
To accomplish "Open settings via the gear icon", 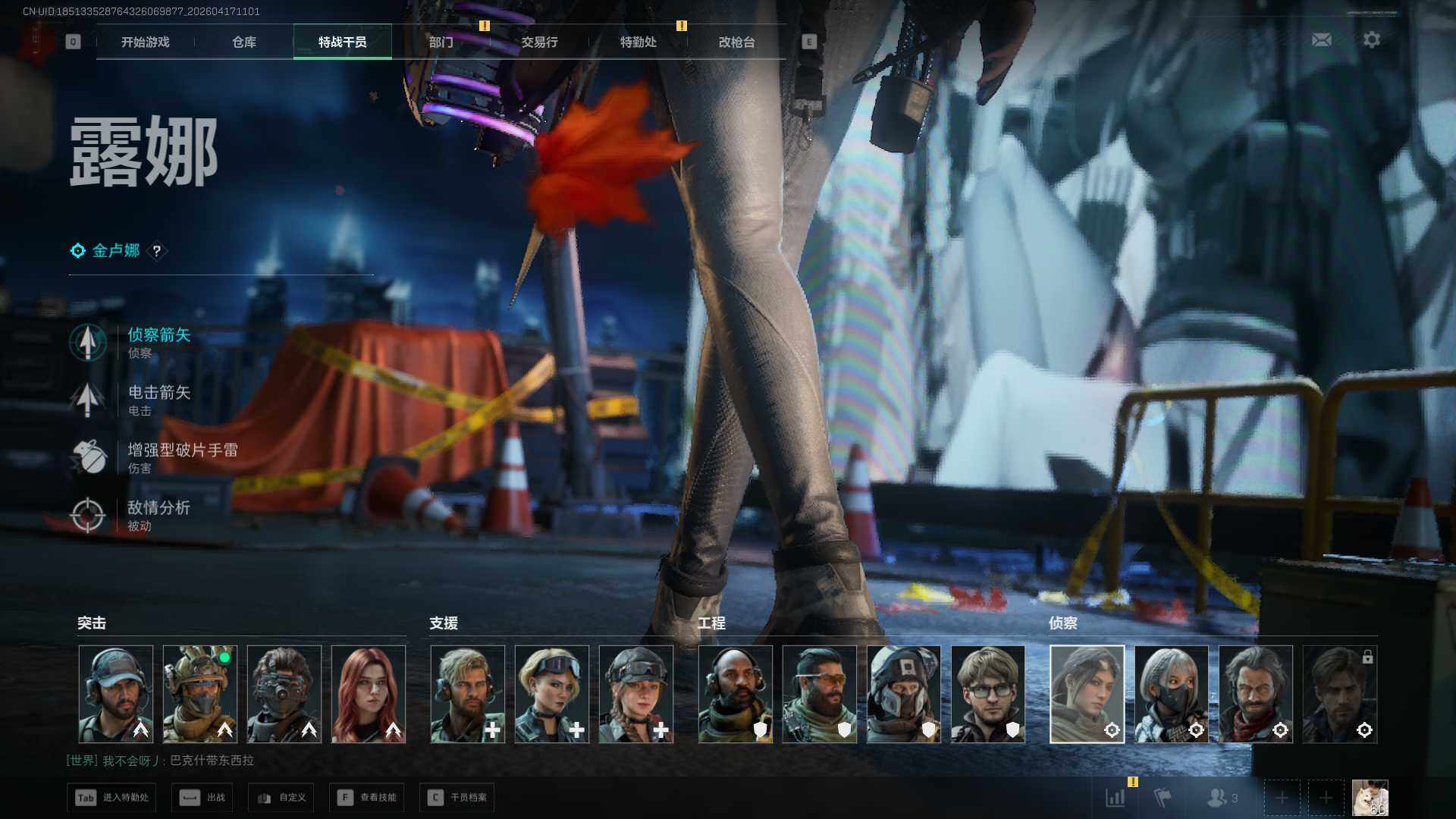I will click(1371, 39).
